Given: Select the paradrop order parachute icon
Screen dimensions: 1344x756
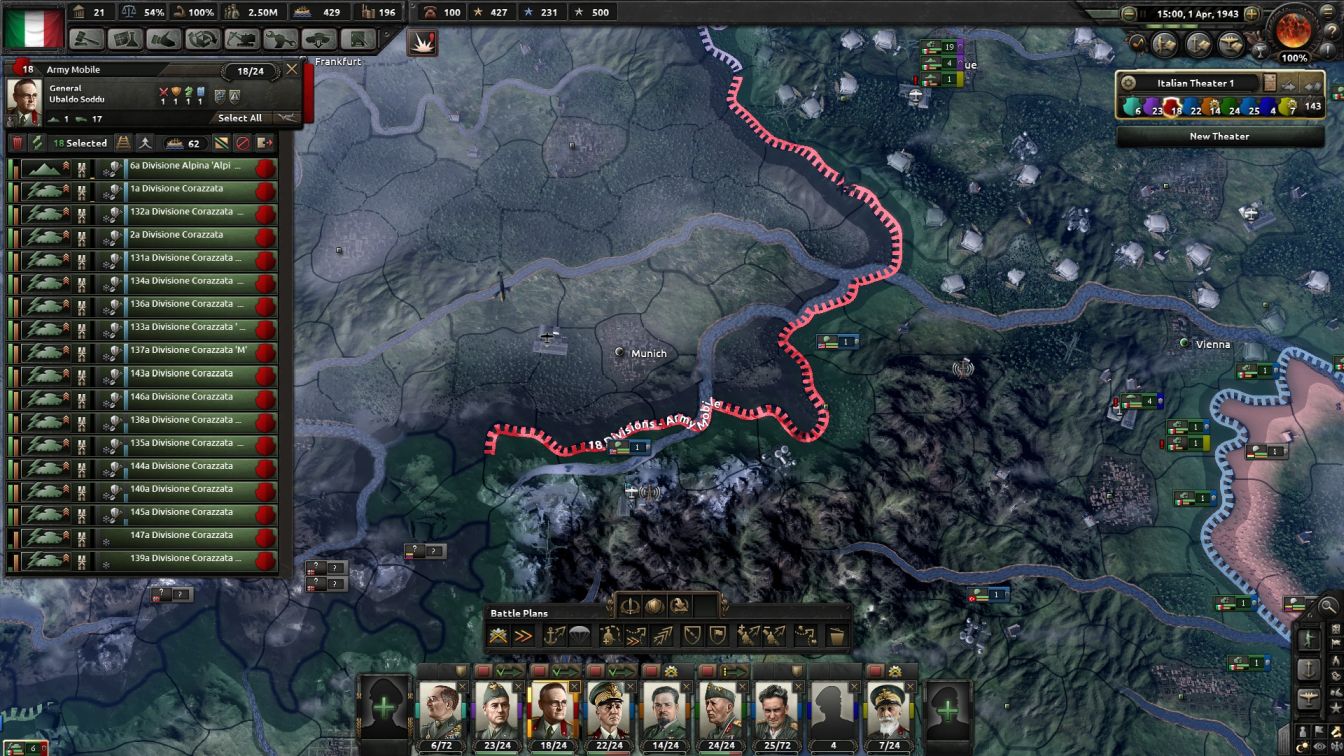Looking at the screenshot, I should (580, 635).
